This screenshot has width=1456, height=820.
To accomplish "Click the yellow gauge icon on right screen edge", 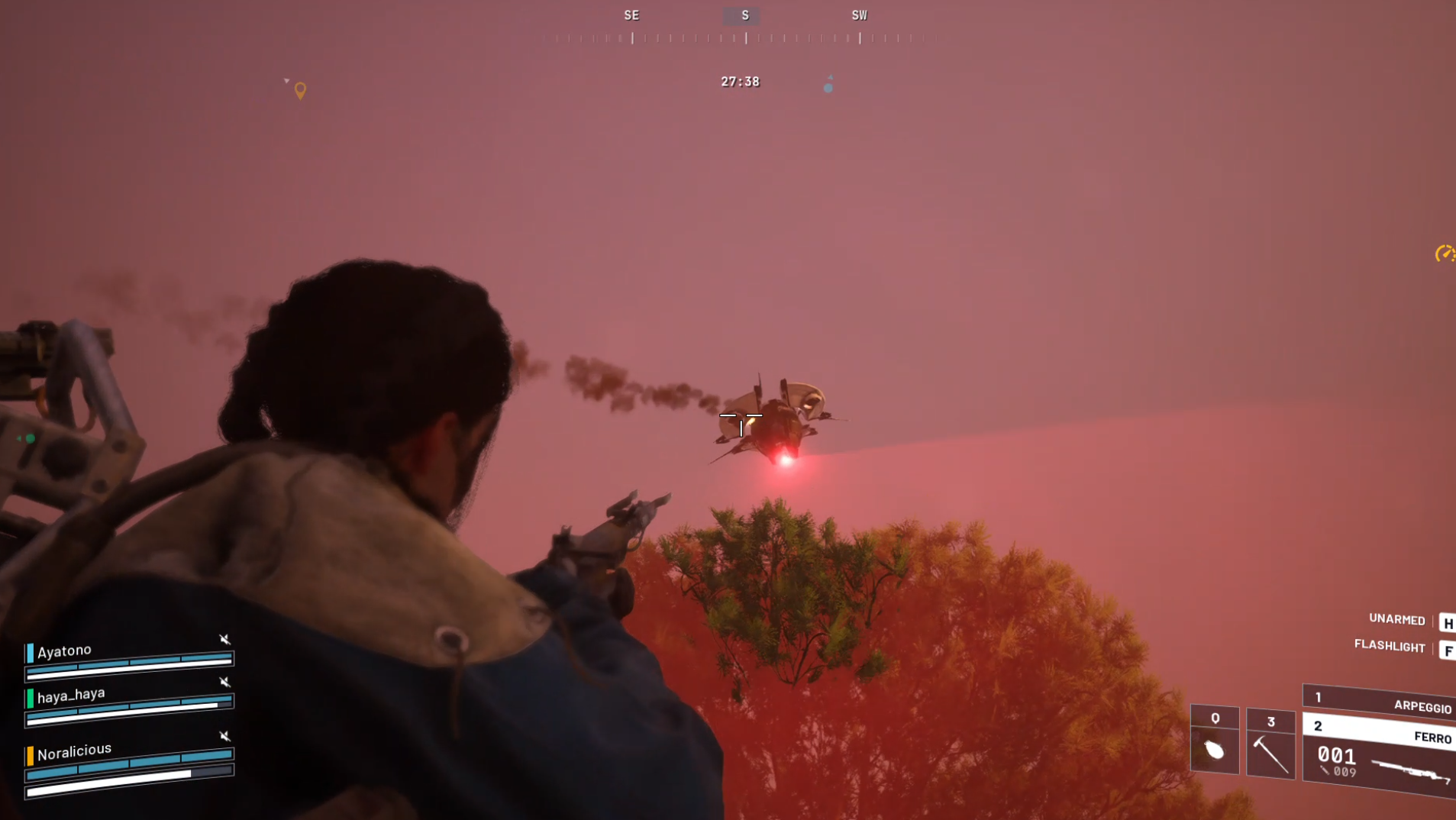I will tap(1445, 252).
